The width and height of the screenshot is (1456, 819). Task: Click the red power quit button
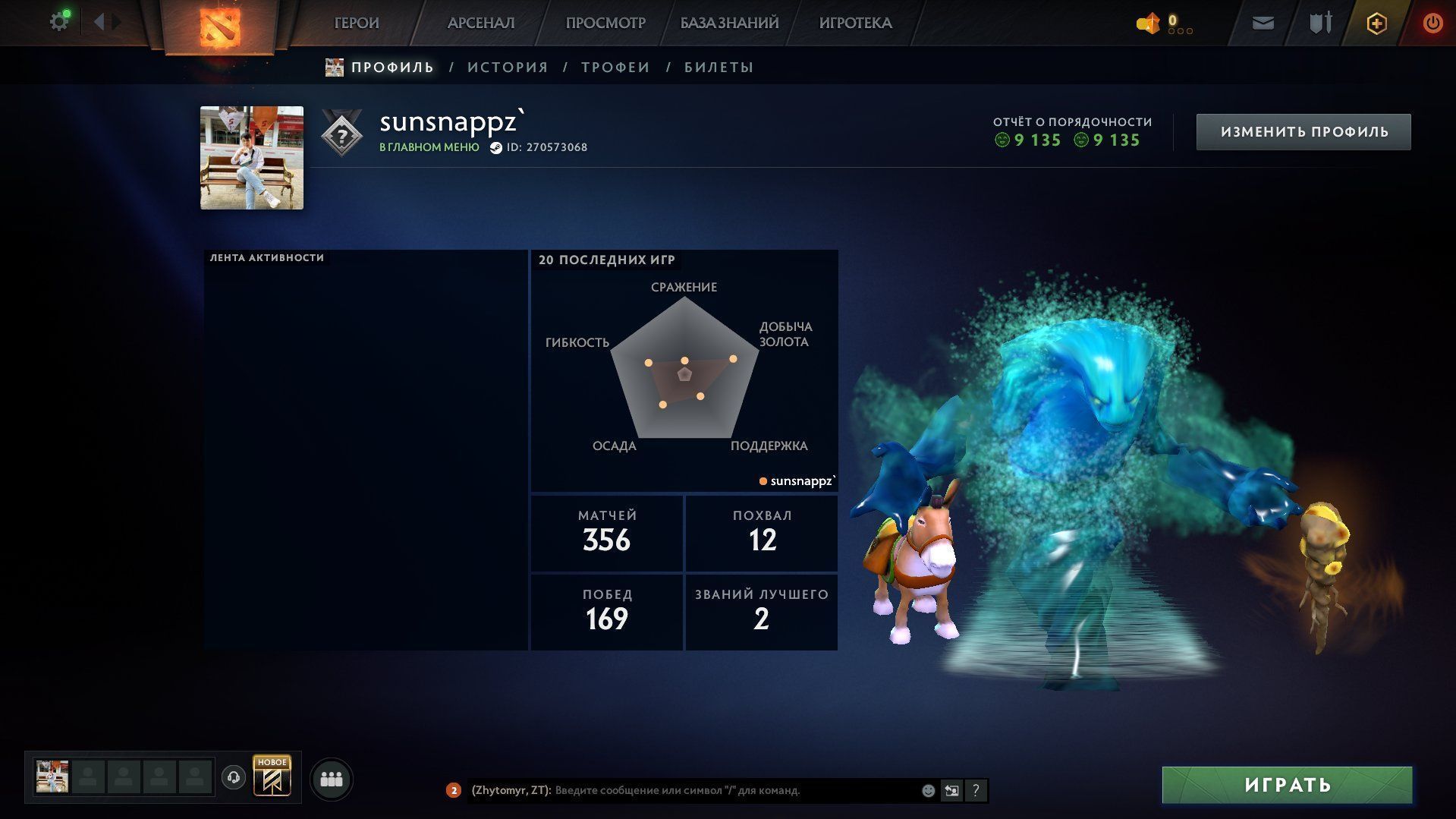(1432, 24)
